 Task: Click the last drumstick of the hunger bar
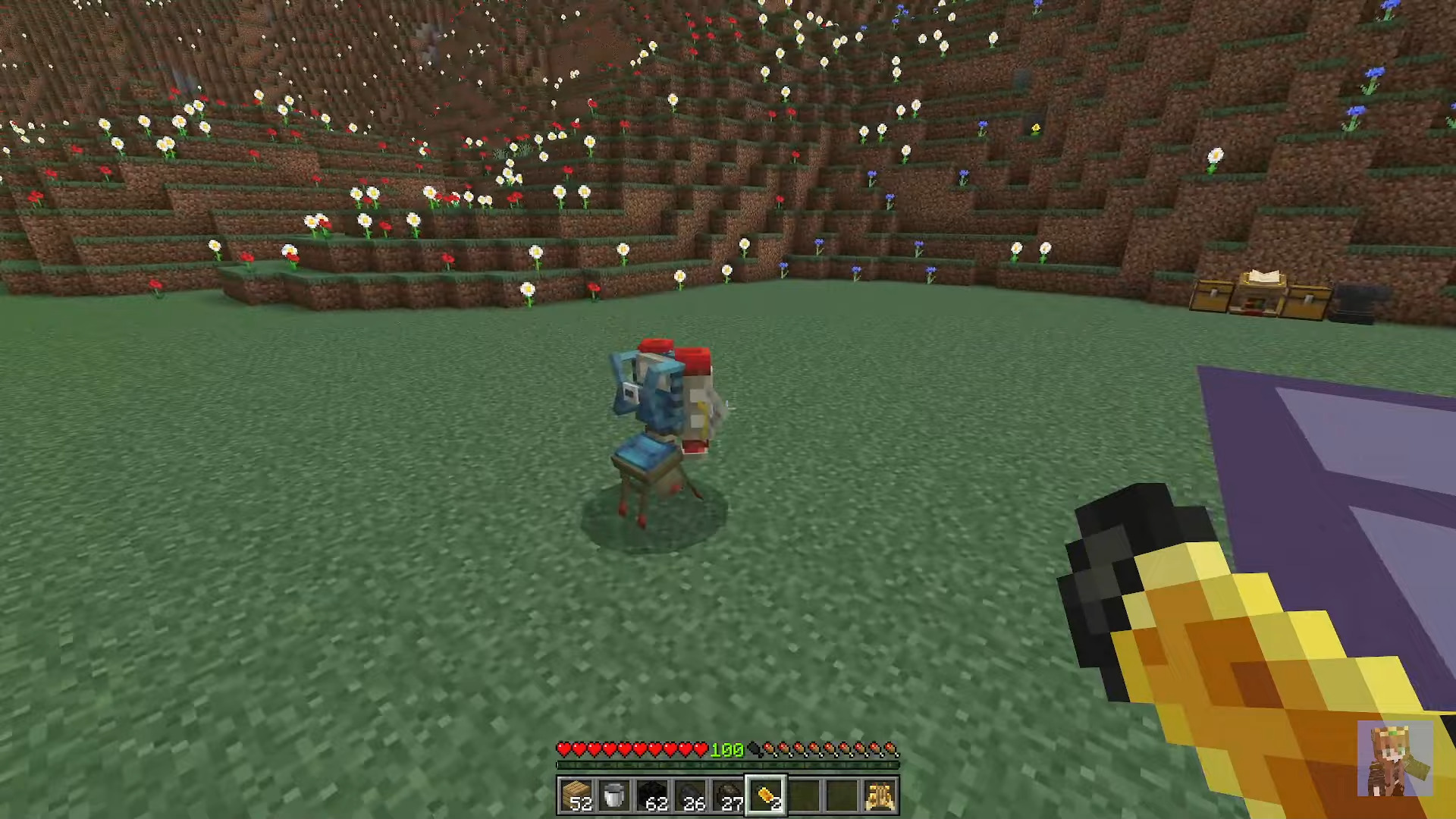point(895,750)
